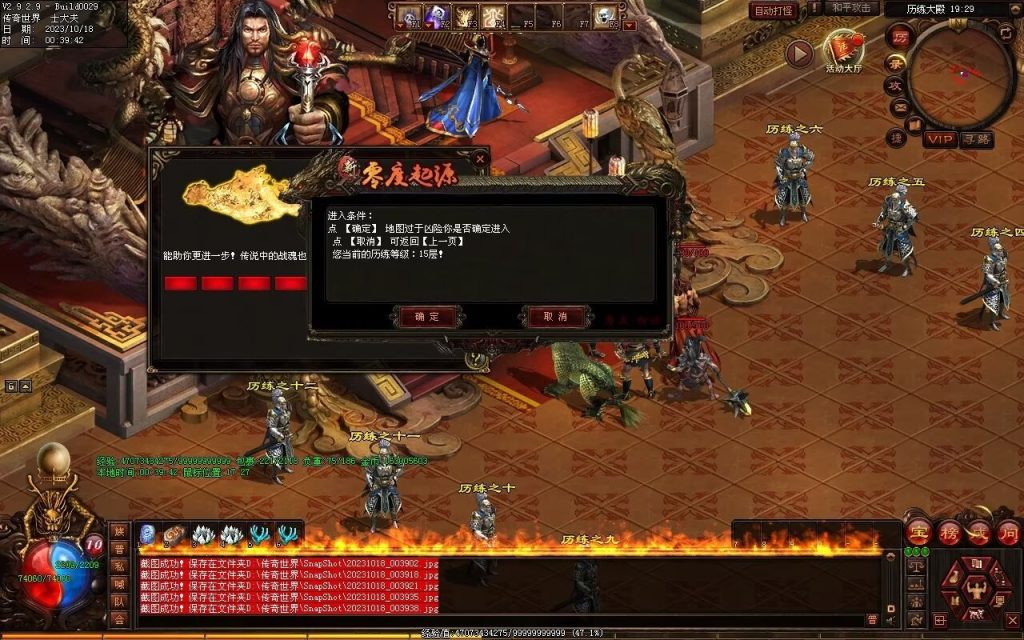Viewport: 1024px width, 640px height.
Task: Use the blue scroll in hotbar slot one
Action: pyautogui.click(x=147, y=535)
